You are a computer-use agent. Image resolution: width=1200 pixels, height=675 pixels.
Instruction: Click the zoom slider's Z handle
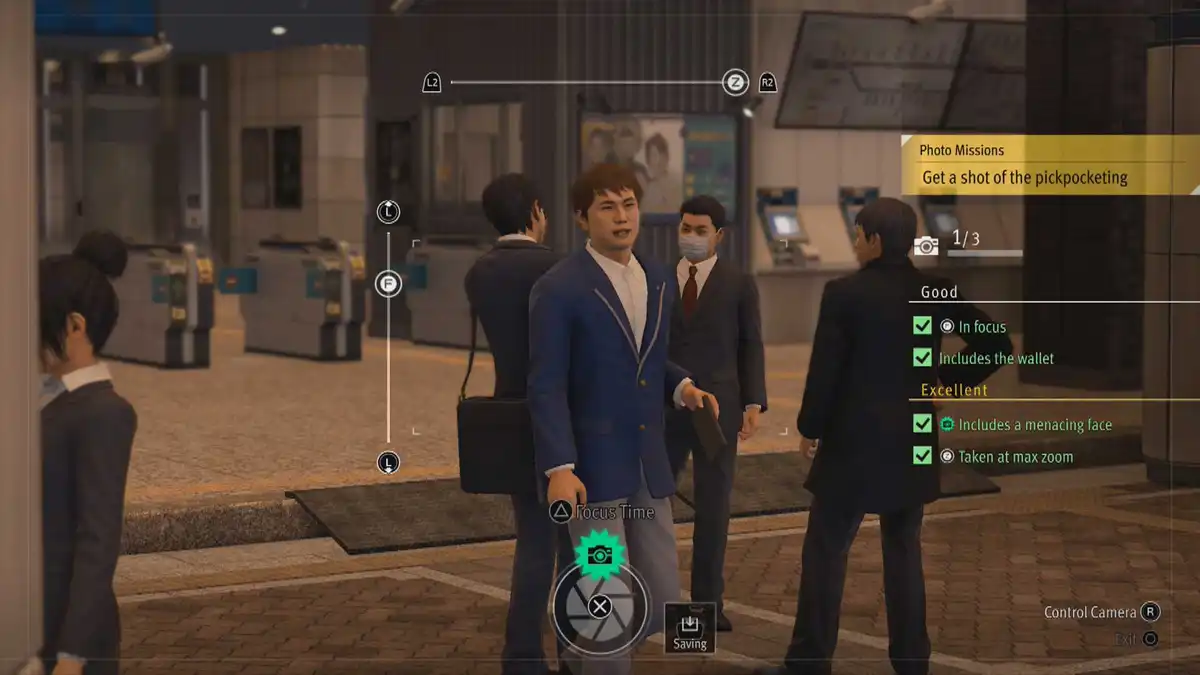click(x=735, y=83)
